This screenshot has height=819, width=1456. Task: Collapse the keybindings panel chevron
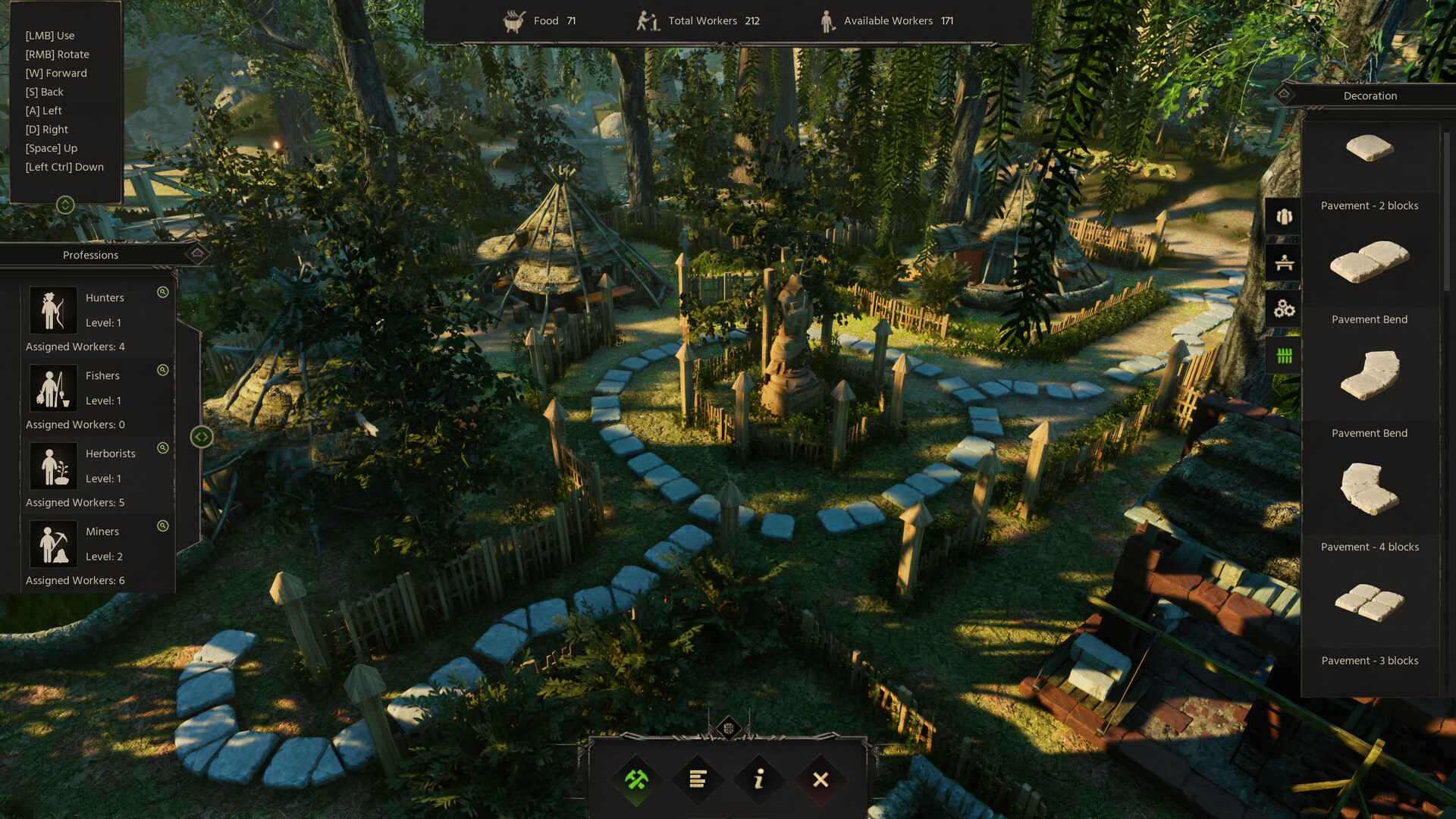65,203
